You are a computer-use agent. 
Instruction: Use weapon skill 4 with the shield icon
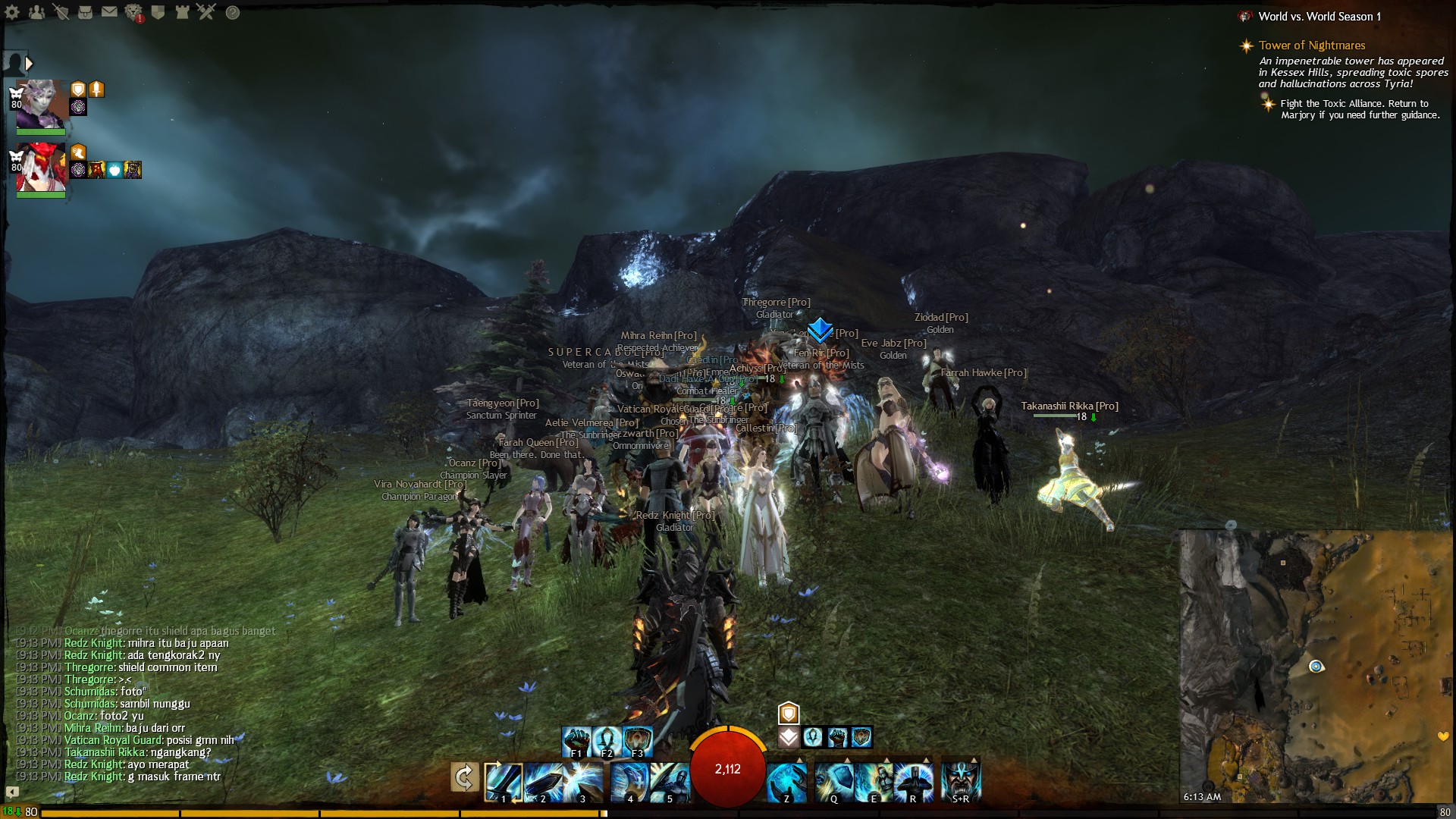coord(629,781)
